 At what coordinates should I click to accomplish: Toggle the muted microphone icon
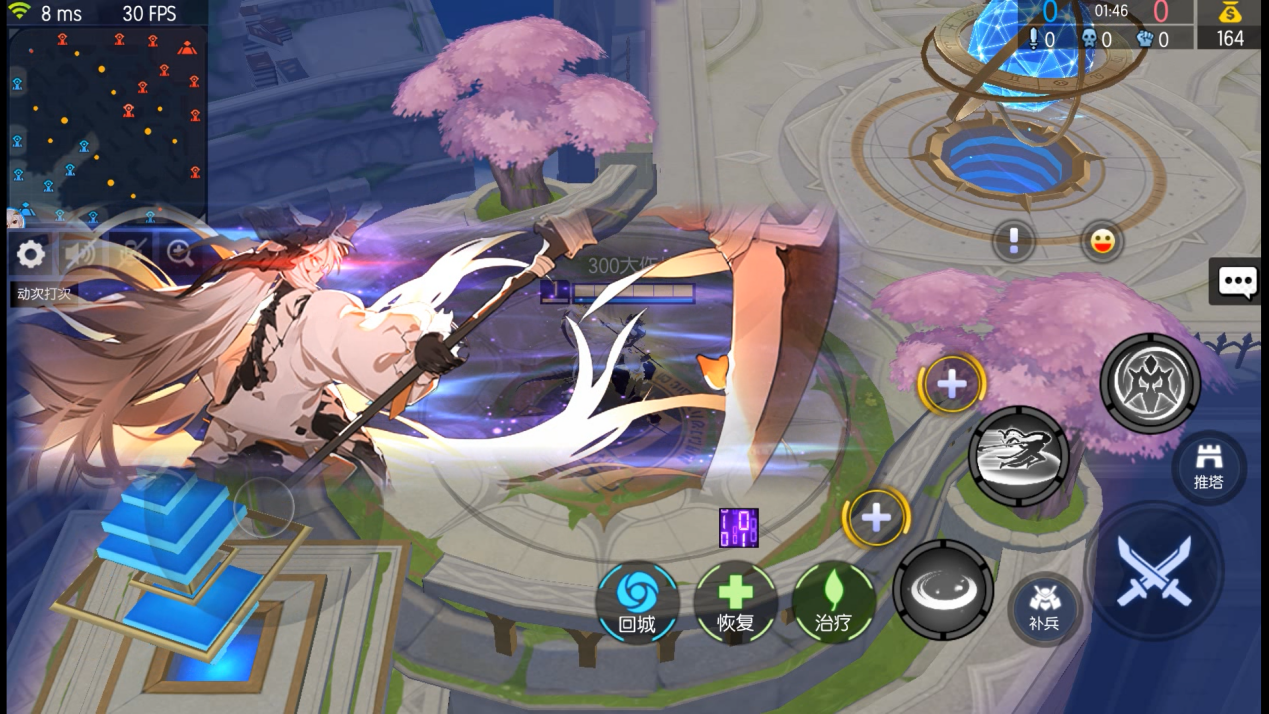(x=131, y=254)
